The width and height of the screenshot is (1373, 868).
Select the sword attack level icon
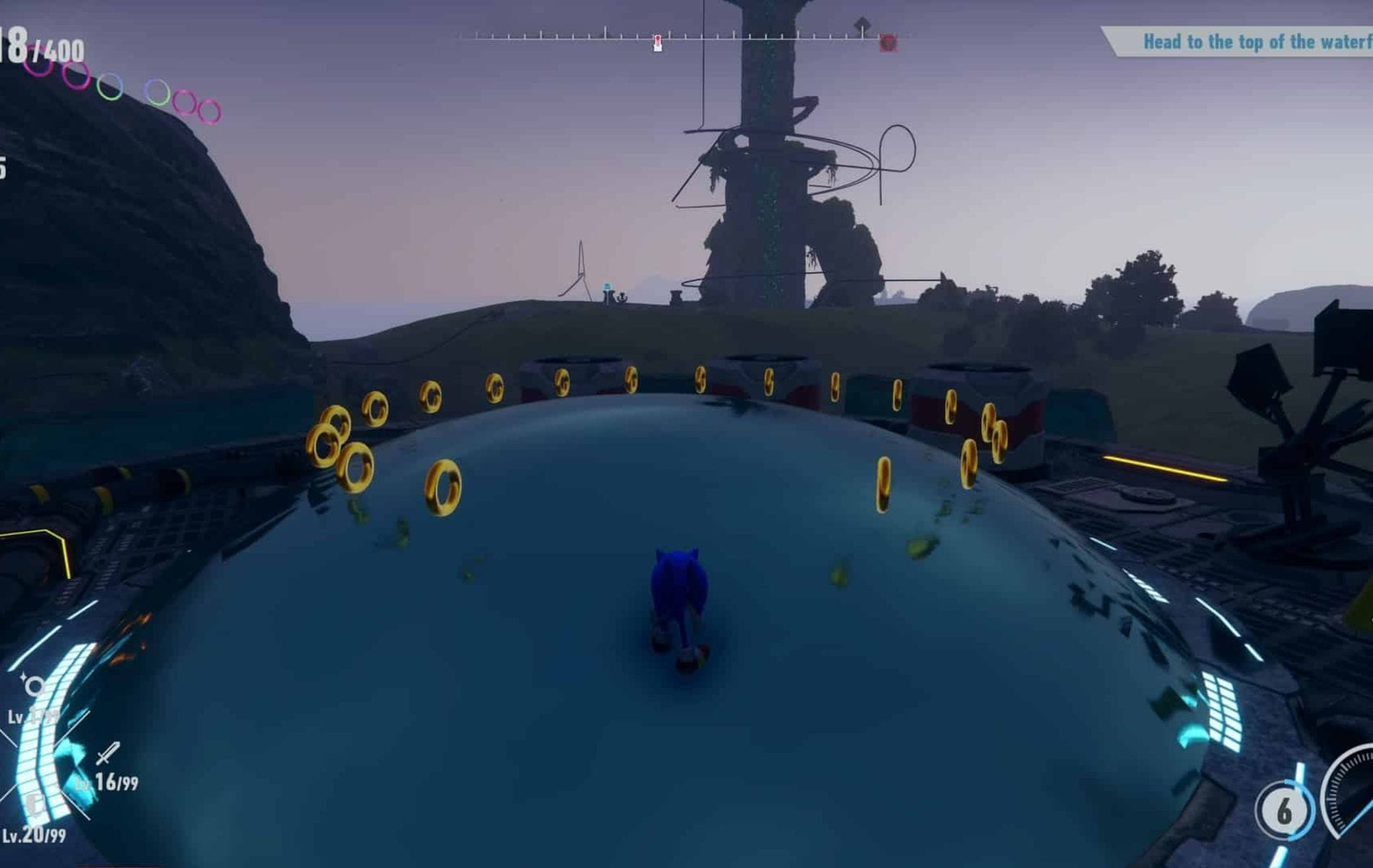point(107,753)
